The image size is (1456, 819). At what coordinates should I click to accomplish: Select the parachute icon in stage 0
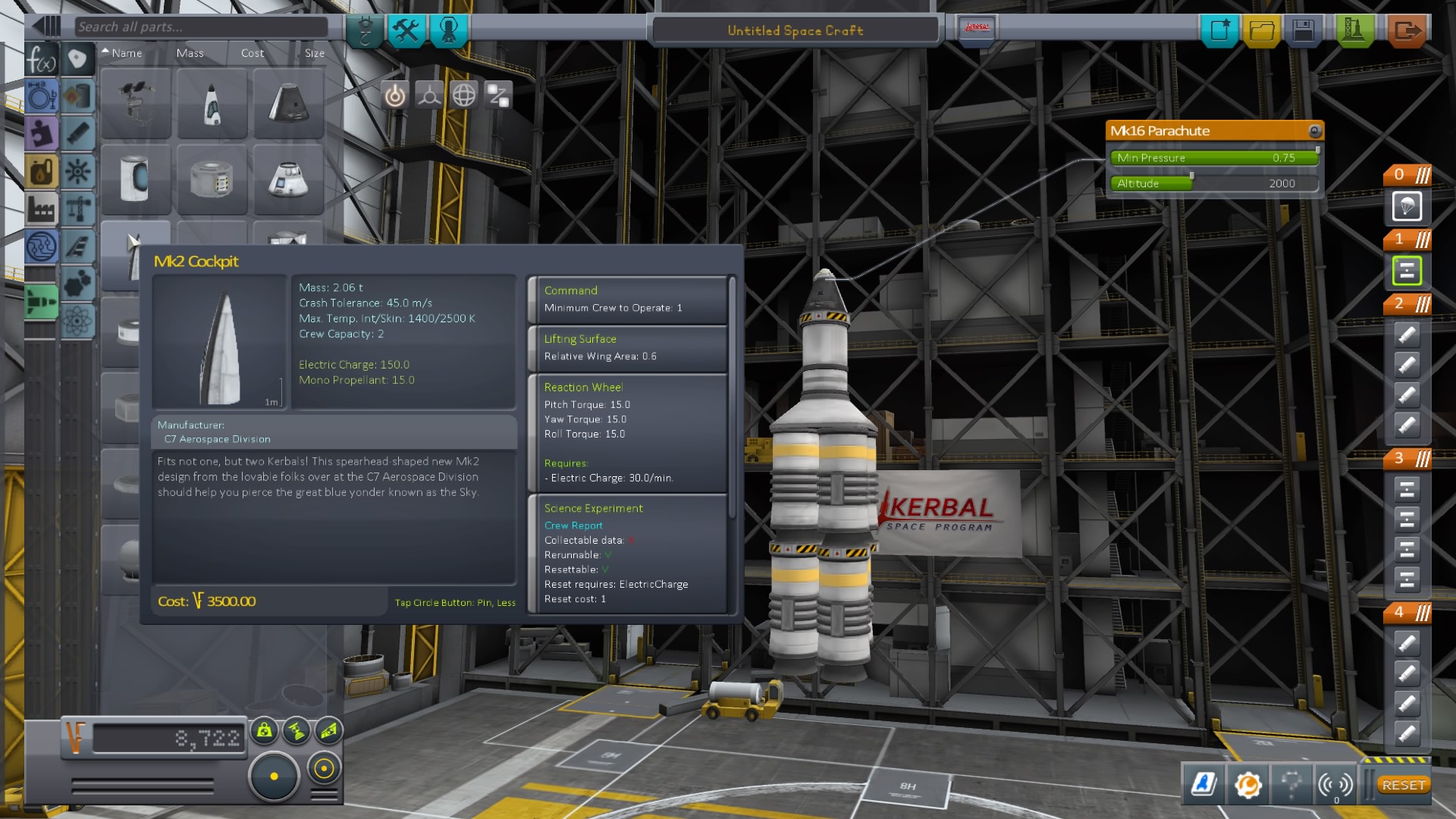pyautogui.click(x=1407, y=206)
